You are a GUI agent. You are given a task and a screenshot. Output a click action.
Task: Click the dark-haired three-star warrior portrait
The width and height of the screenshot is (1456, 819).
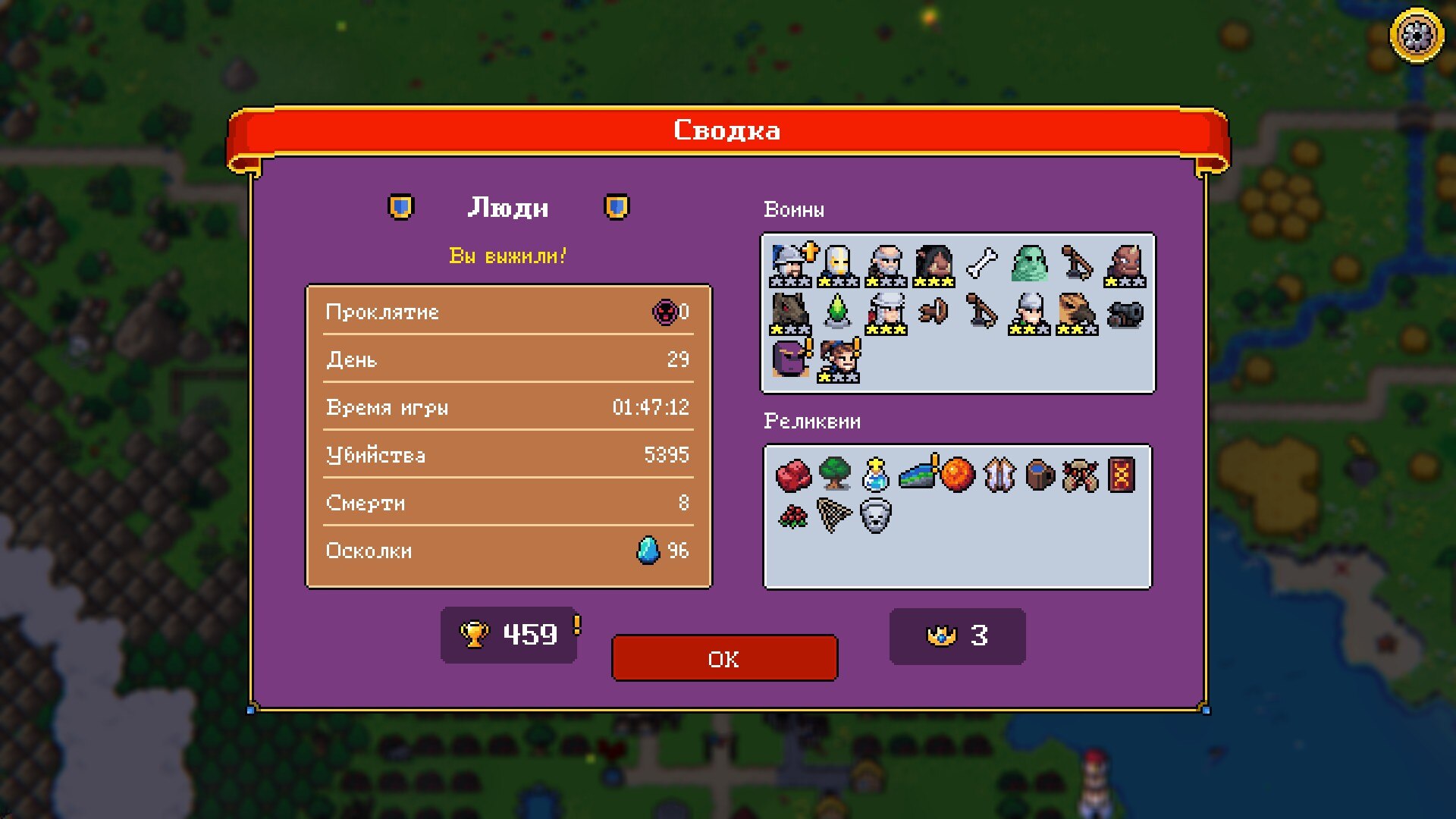pyautogui.click(x=934, y=265)
